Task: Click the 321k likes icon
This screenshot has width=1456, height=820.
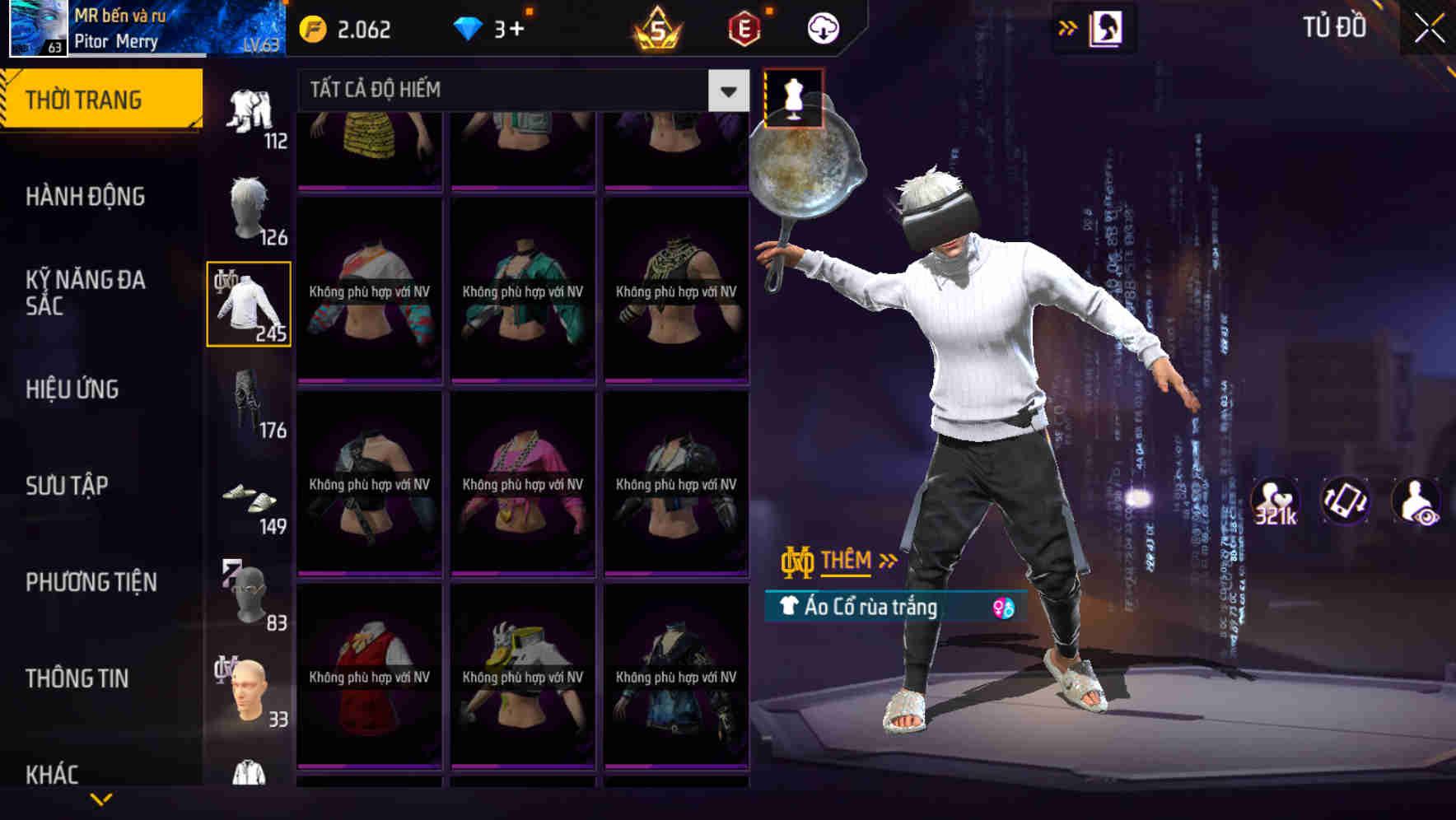Action: point(1273,501)
